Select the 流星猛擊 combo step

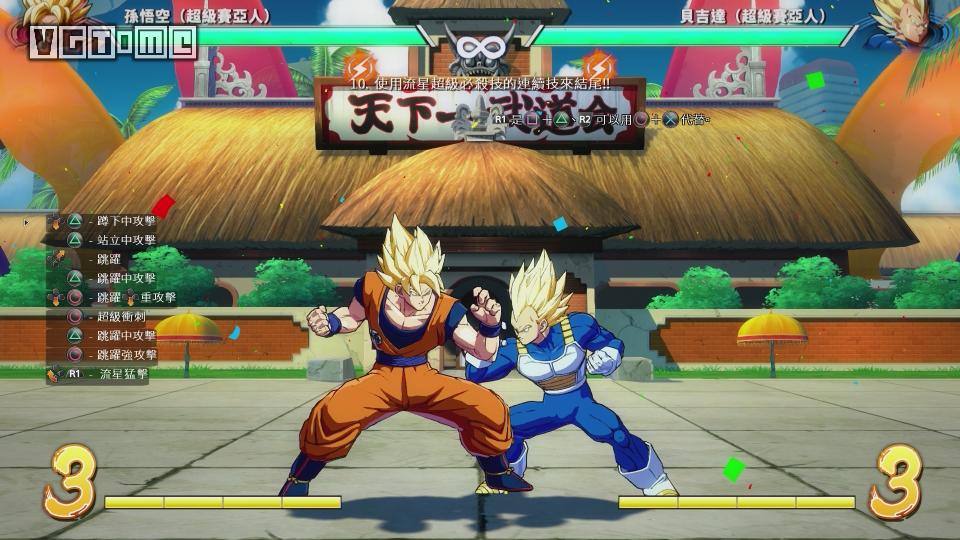coord(122,374)
